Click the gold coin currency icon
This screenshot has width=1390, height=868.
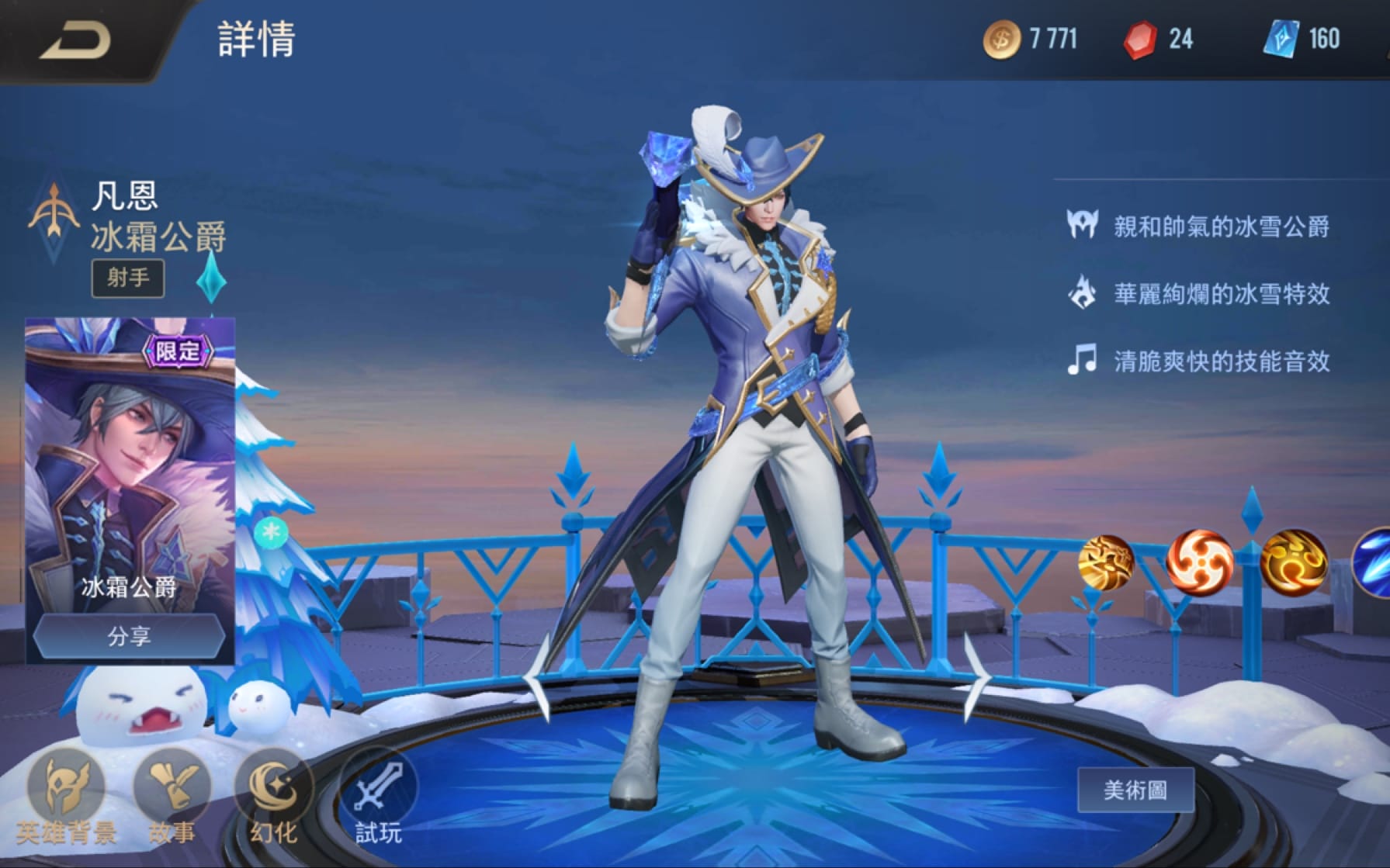pyautogui.click(x=1001, y=37)
